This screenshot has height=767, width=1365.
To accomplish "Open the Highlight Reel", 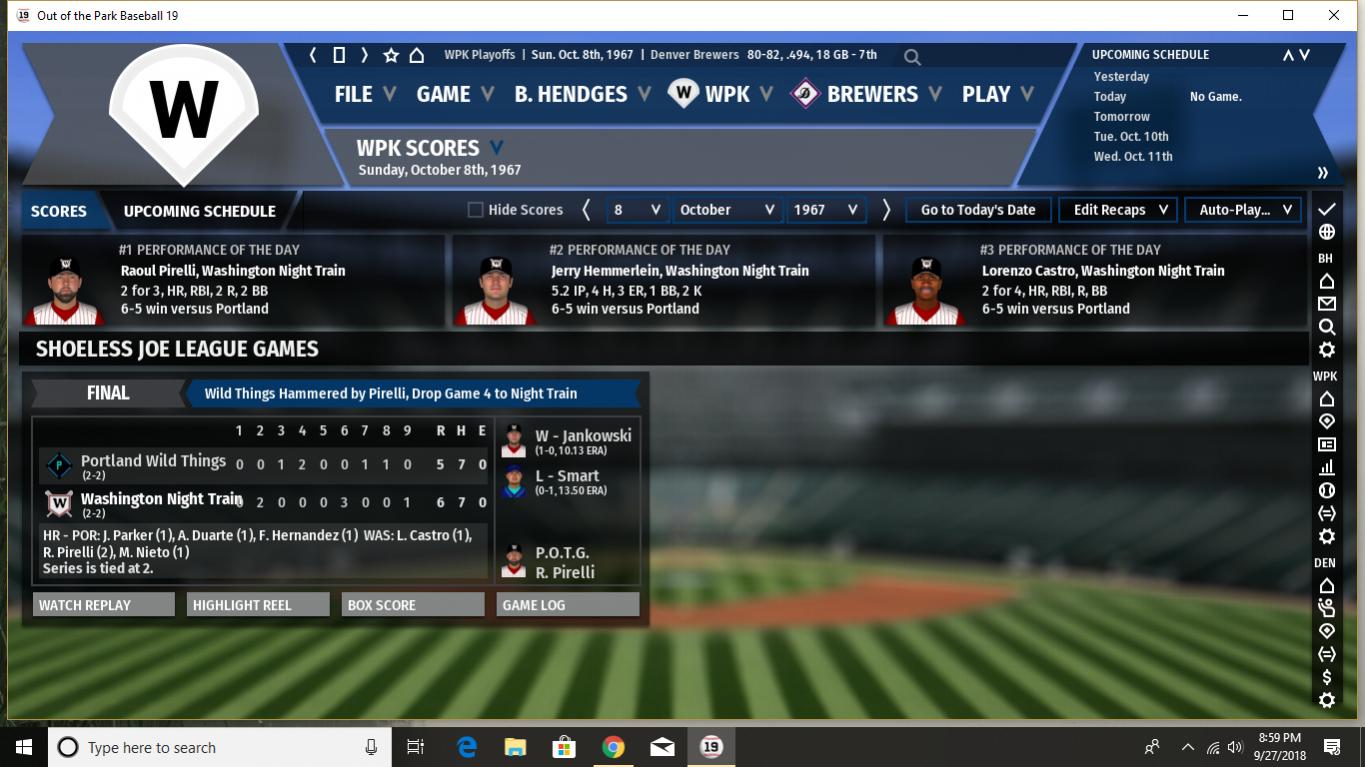I will coord(257,605).
